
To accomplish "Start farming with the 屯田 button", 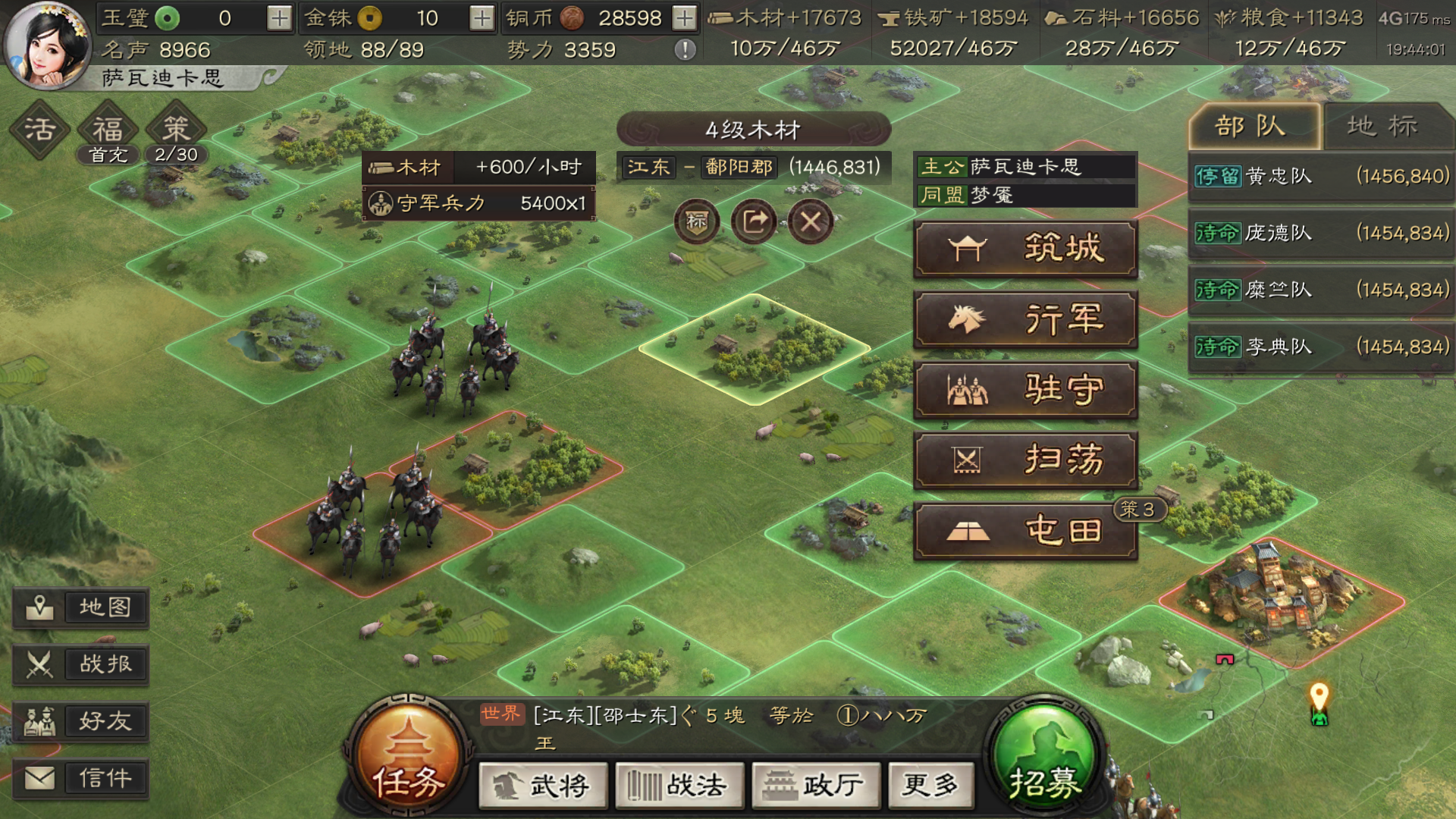I will click(1025, 531).
